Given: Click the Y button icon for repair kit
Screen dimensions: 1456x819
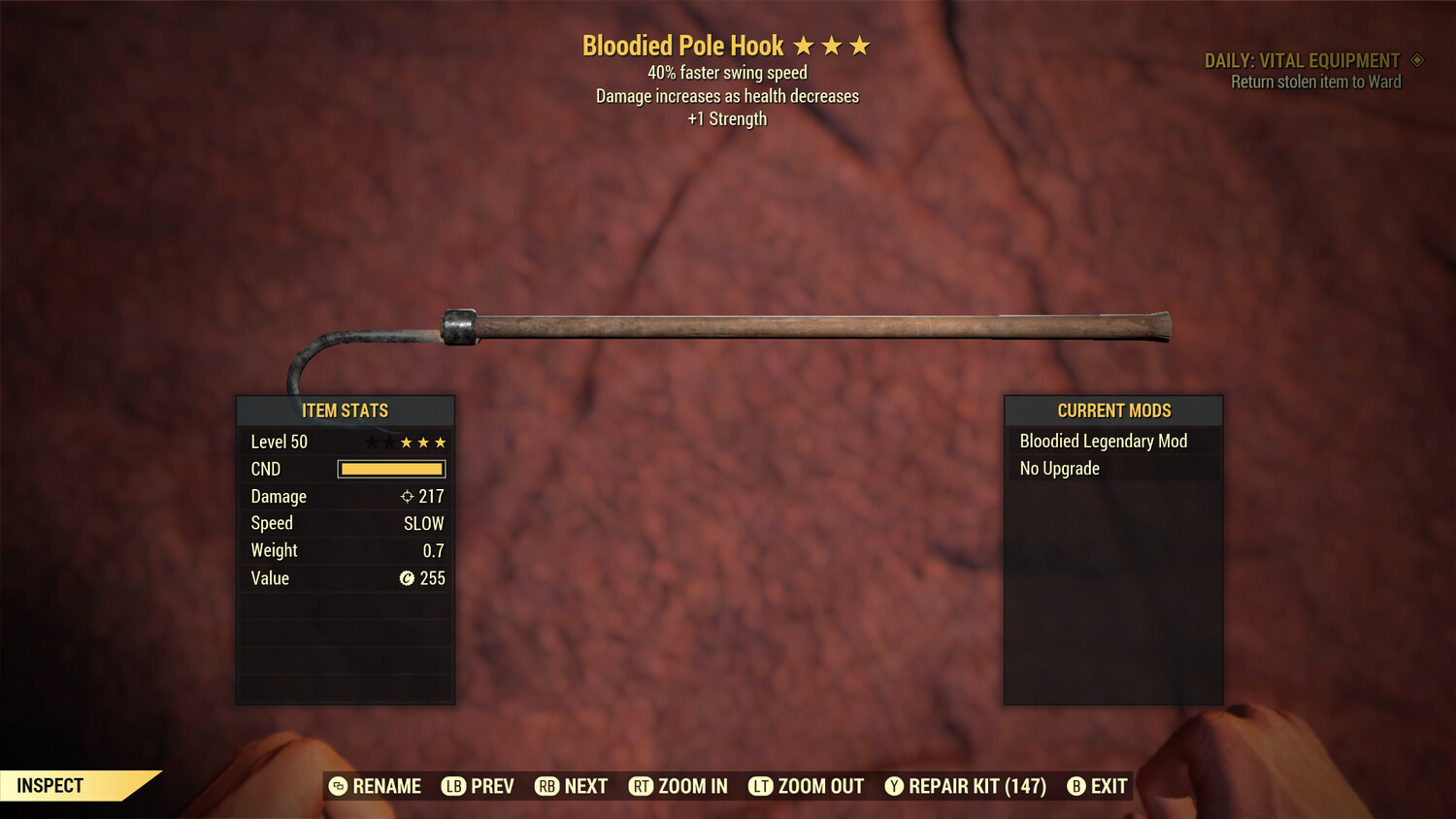Looking at the screenshot, I should [x=893, y=786].
